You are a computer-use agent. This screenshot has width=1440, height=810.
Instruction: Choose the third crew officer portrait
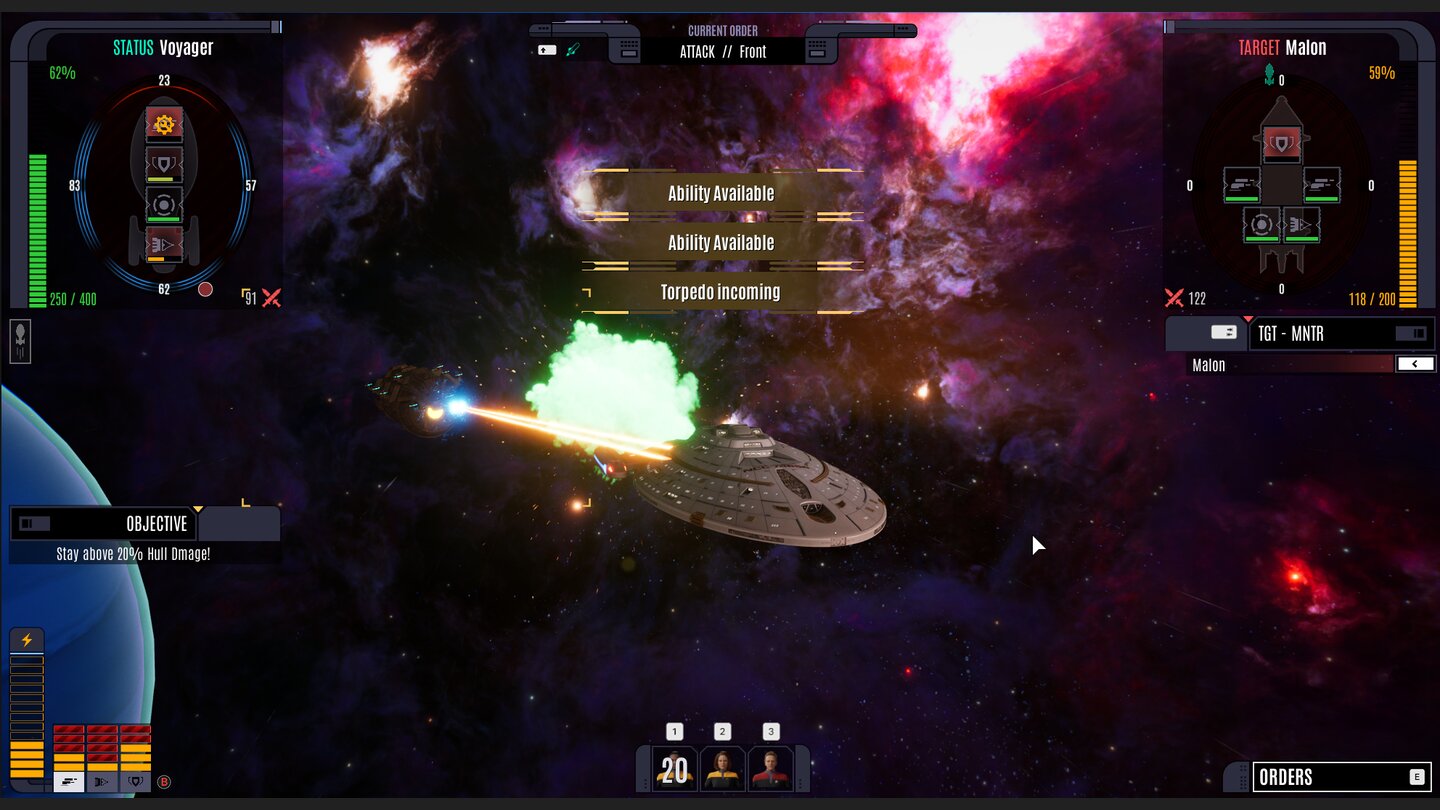click(x=770, y=768)
